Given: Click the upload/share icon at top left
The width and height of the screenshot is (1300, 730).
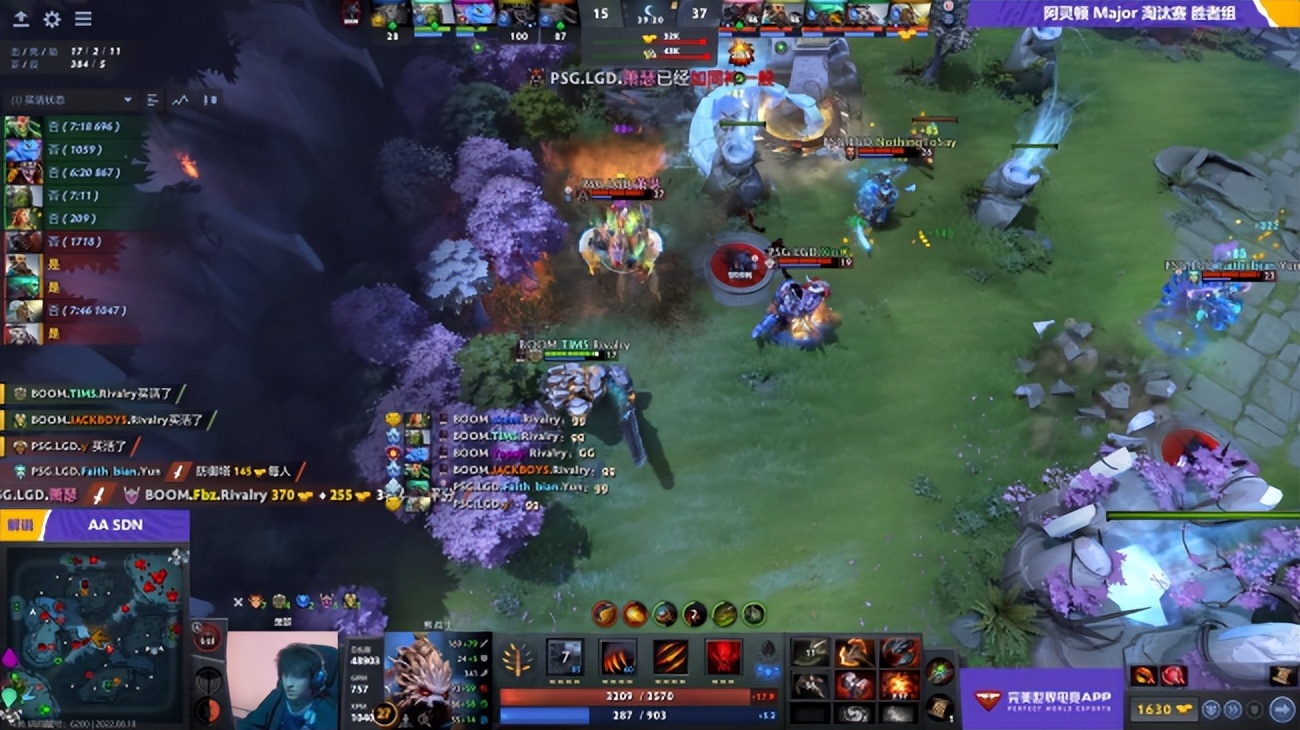Looking at the screenshot, I should (21, 19).
